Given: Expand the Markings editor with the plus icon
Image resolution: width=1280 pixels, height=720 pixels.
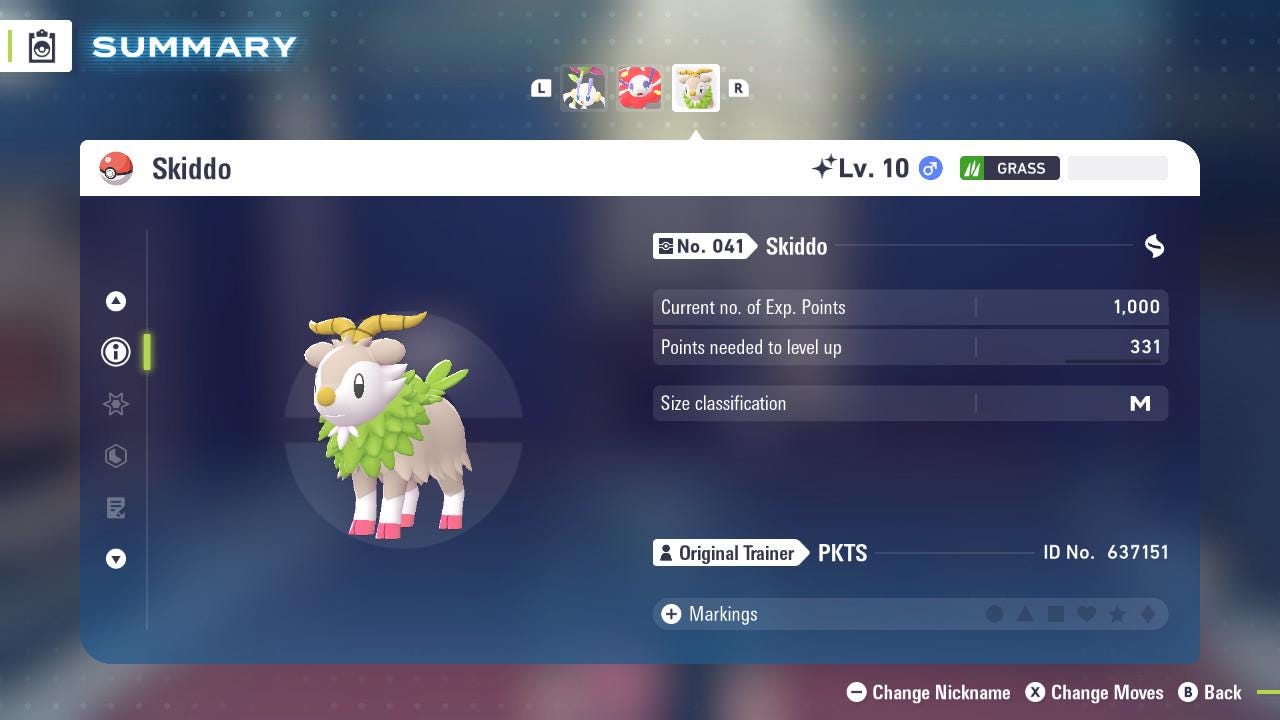Looking at the screenshot, I should pos(670,614).
